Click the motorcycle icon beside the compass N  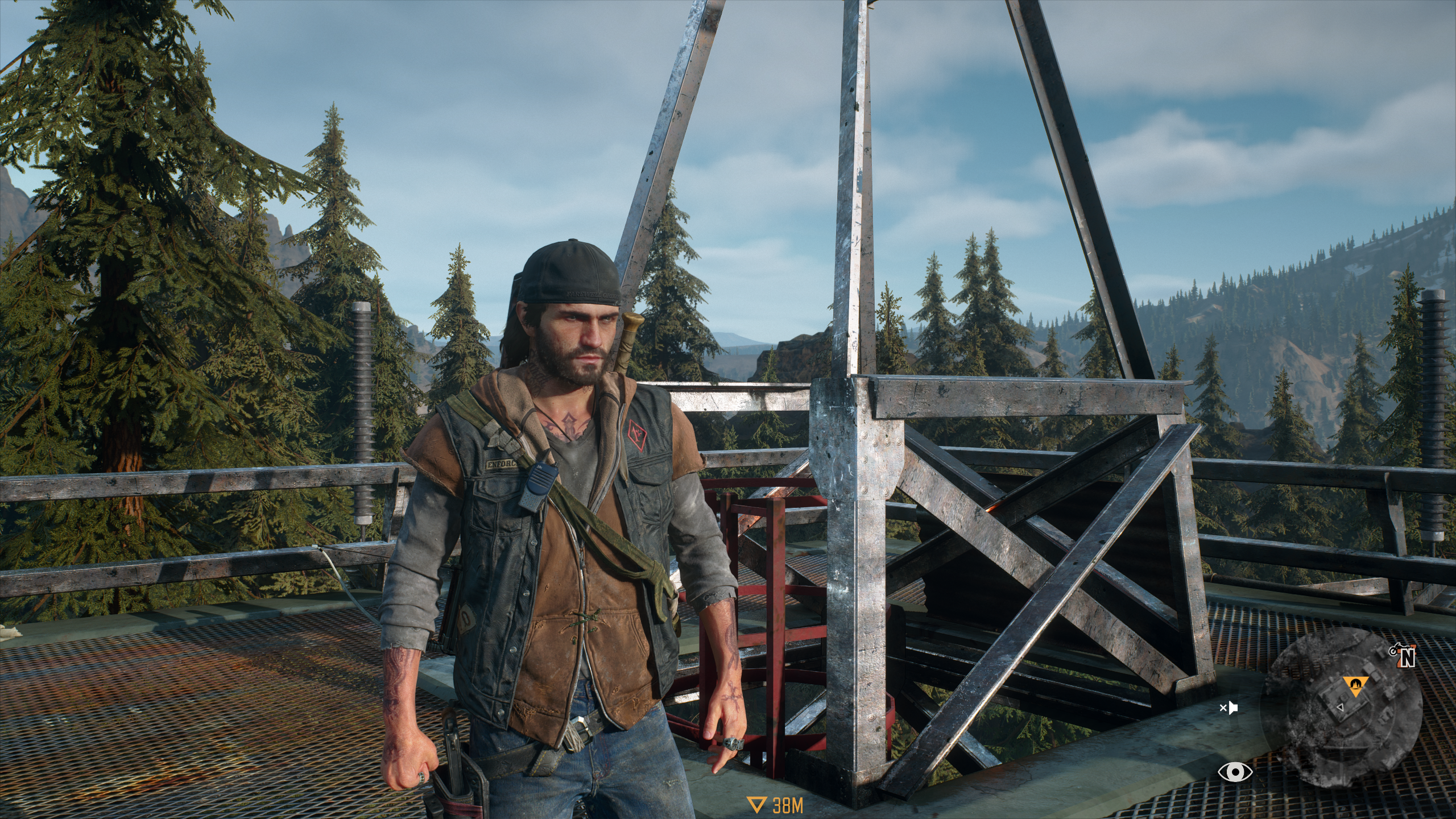[1392, 650]
